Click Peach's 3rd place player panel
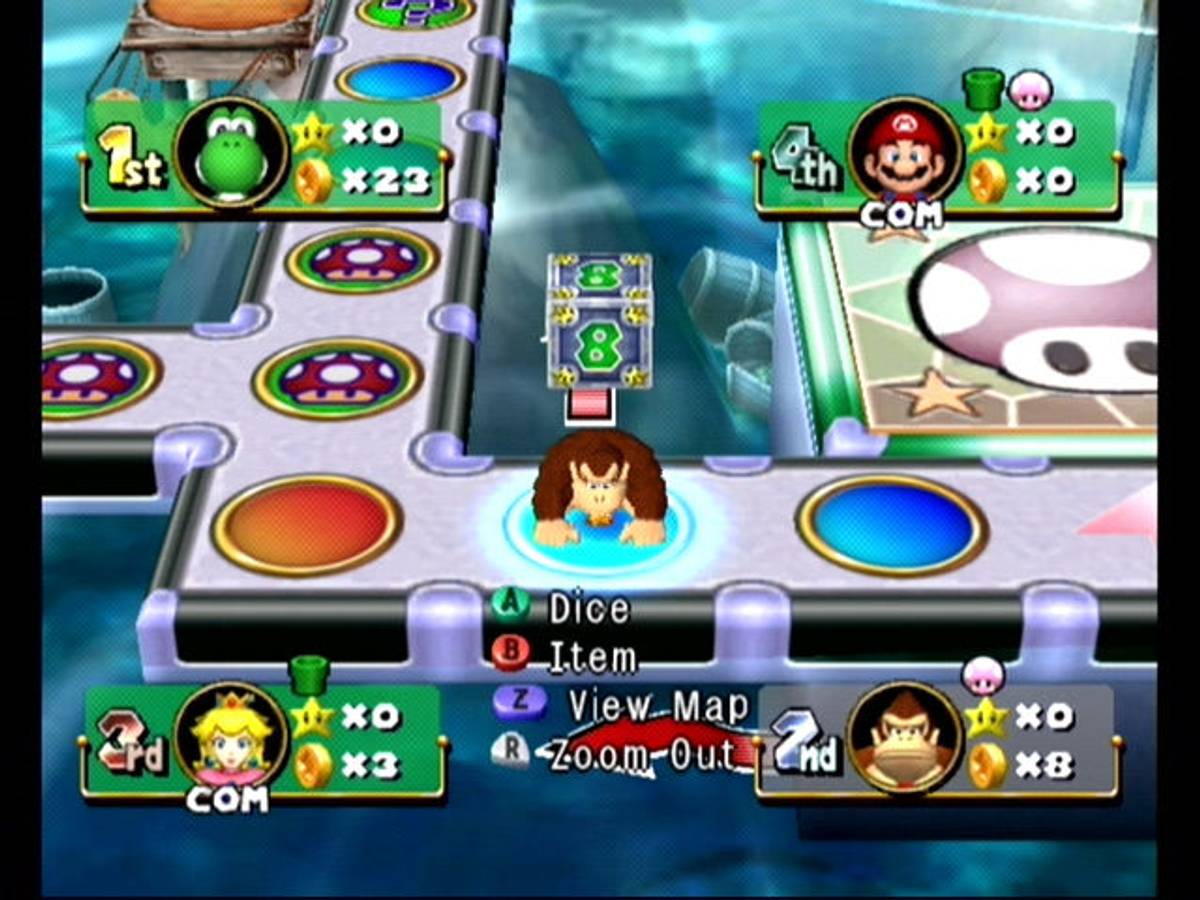1200x900 pixels. [x=264, y=741]
